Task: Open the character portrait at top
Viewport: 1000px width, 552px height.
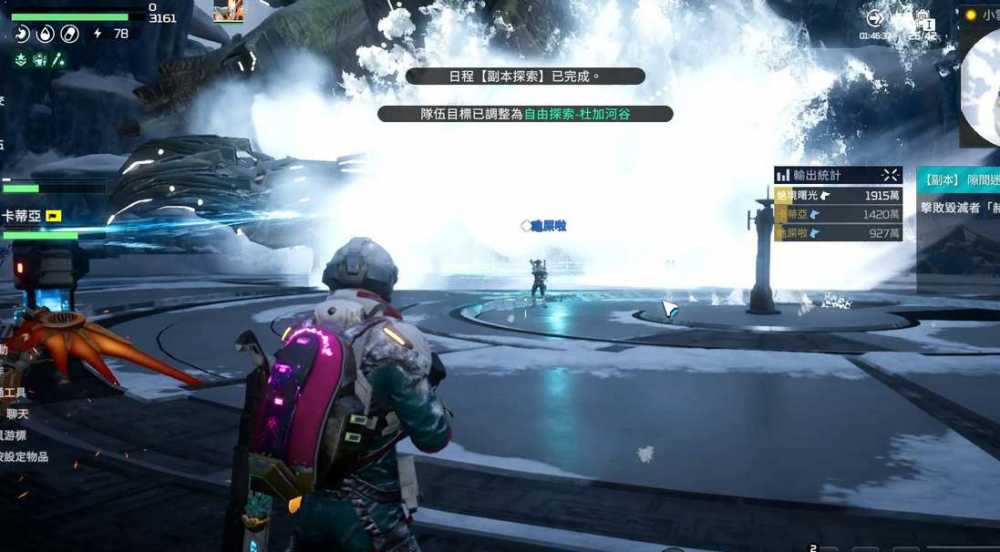Action: pos(228,11)
